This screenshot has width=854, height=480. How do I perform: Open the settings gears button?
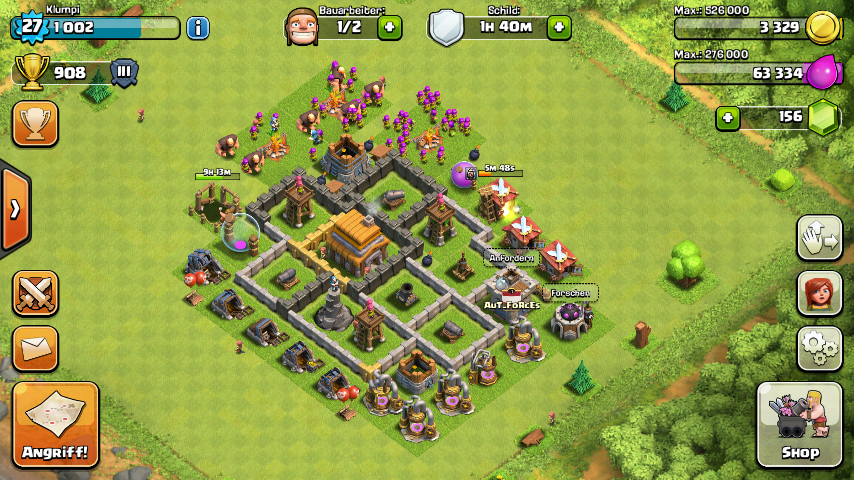pyautogui.click(x=819, y=348)
